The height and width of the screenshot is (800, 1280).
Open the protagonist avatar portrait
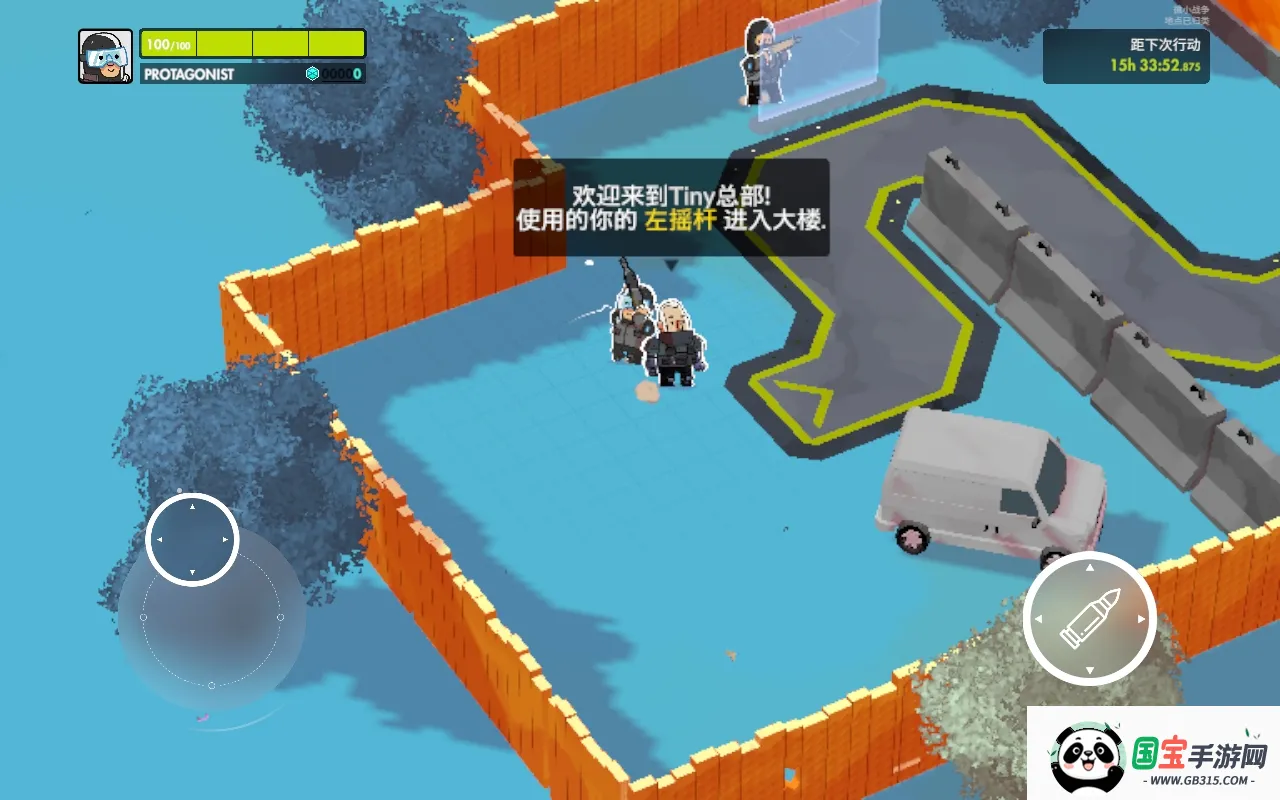105,56
